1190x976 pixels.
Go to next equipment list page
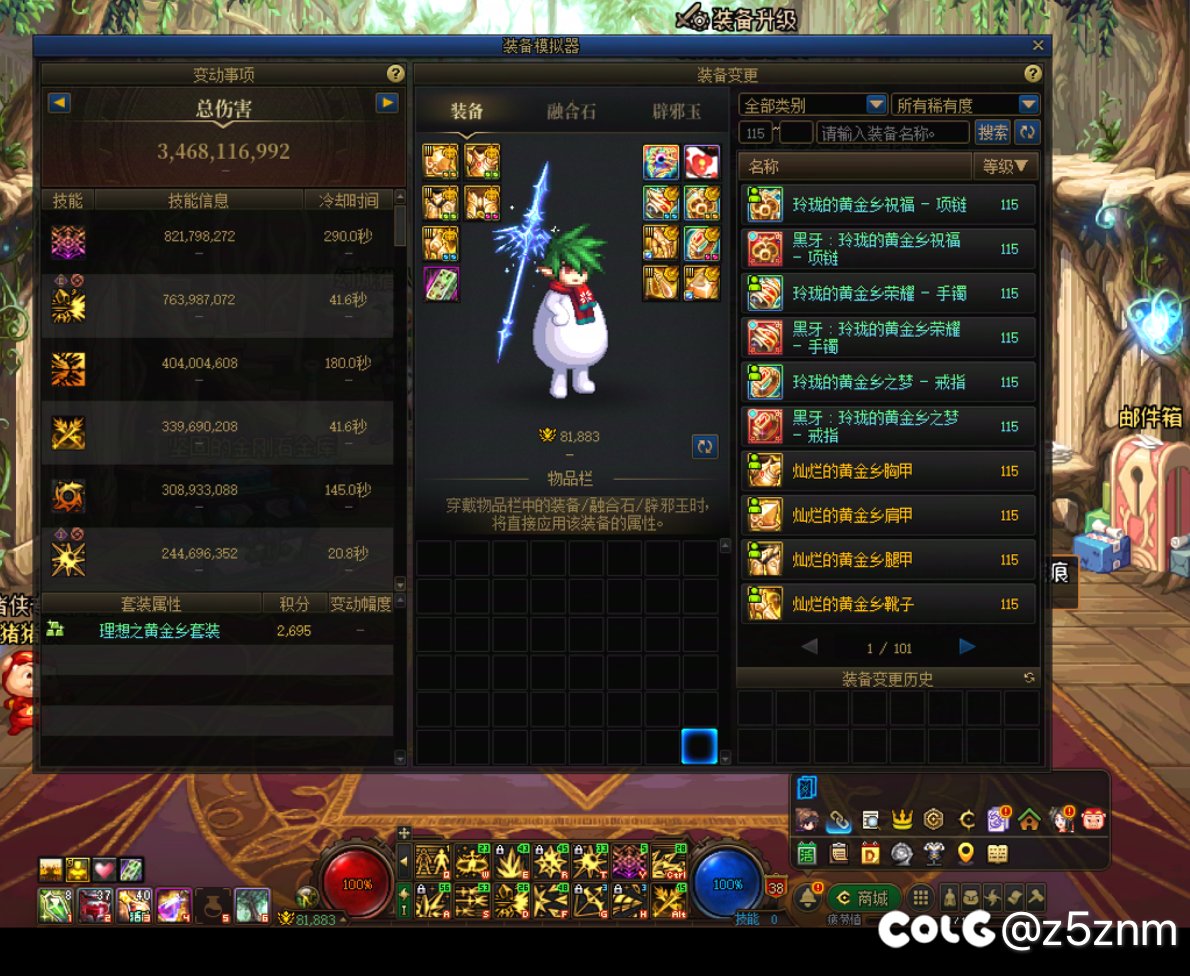967,647
